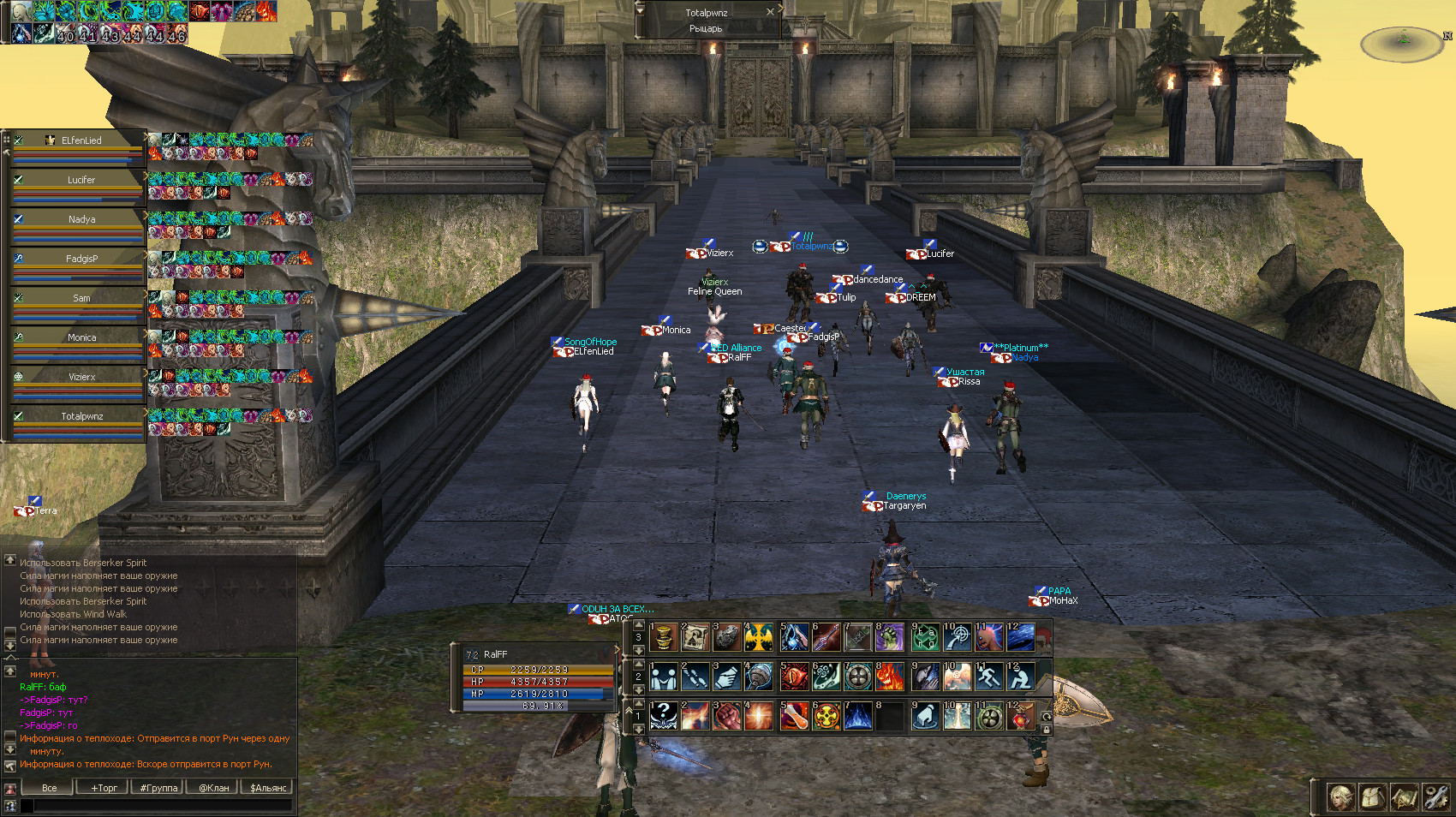Select party member Lucifer

[81, 180]
